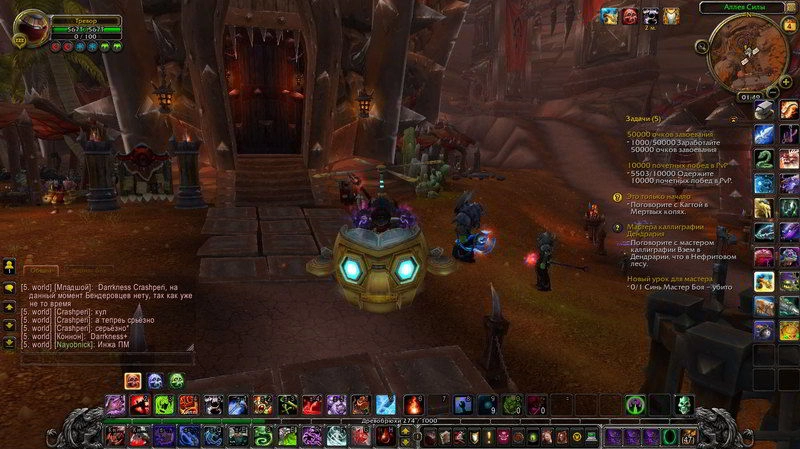
Task: Select the Новый урок для мастера quest
Action: (679, 277)
